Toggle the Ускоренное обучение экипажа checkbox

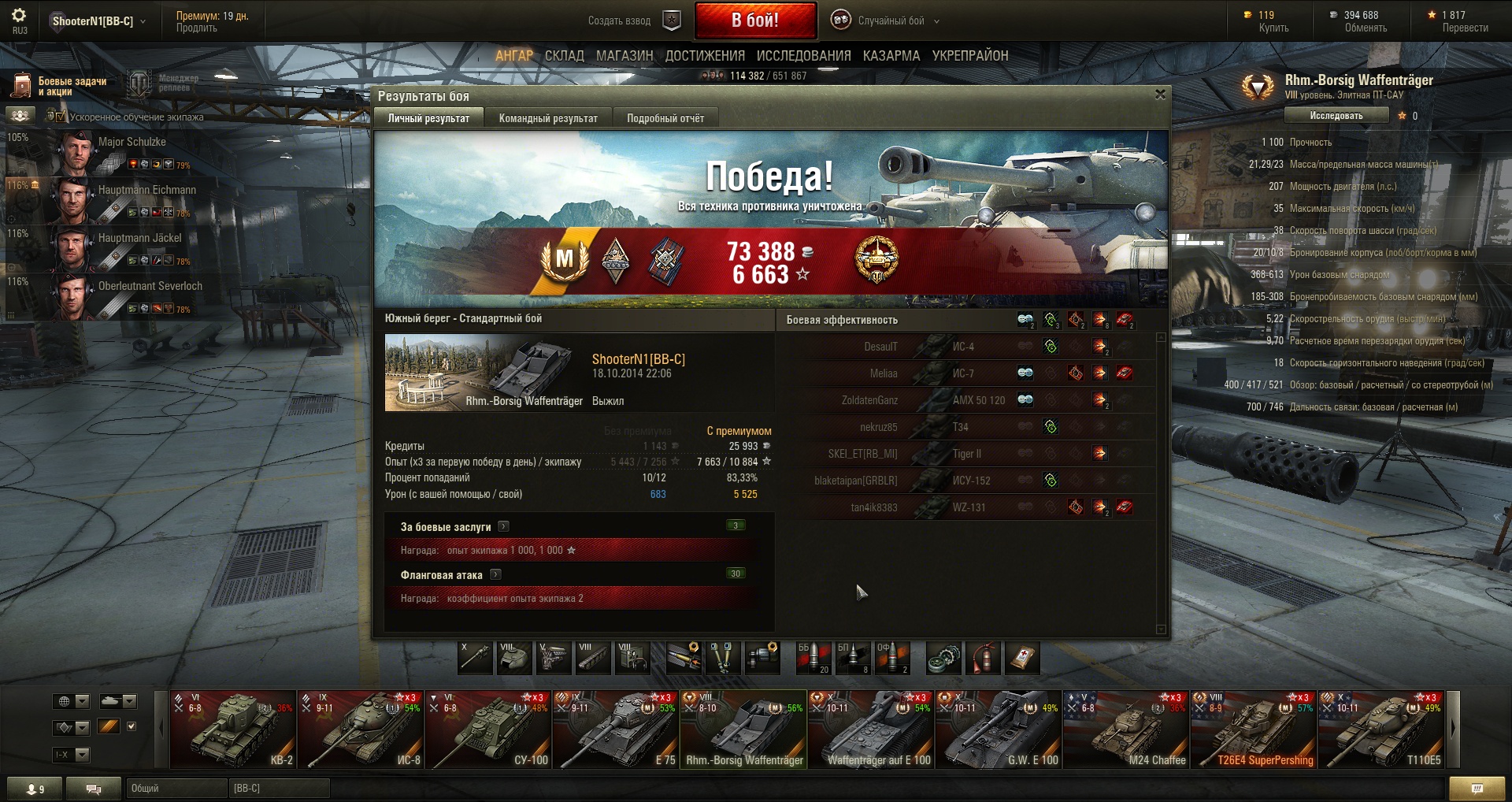pyautogui.click(x=61, y=117)
